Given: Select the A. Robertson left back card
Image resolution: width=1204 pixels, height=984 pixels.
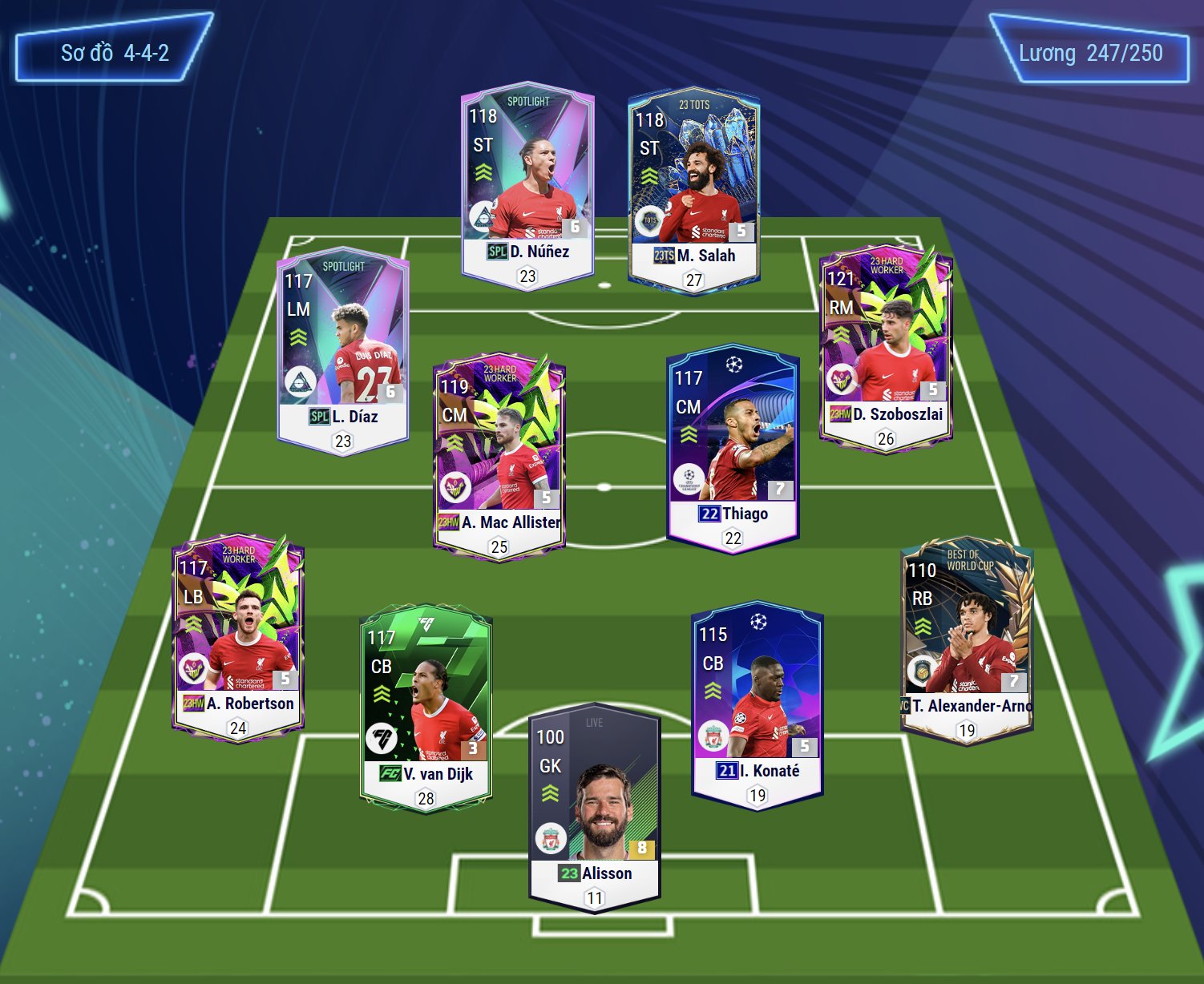Looking at the screenshot, I should (238, 637).
